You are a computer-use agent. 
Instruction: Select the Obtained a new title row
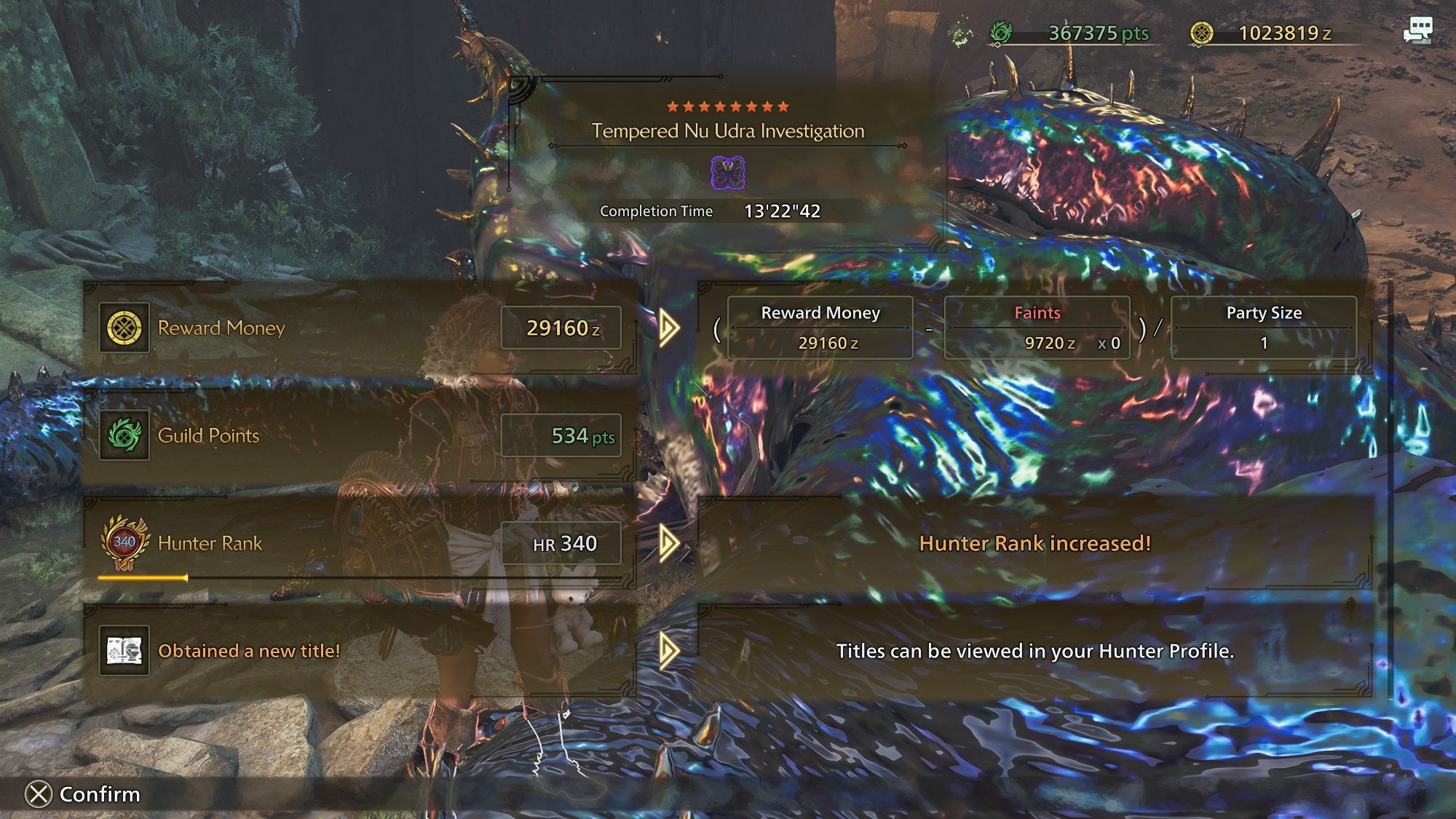pyautogui.click(x=360, y=651)
